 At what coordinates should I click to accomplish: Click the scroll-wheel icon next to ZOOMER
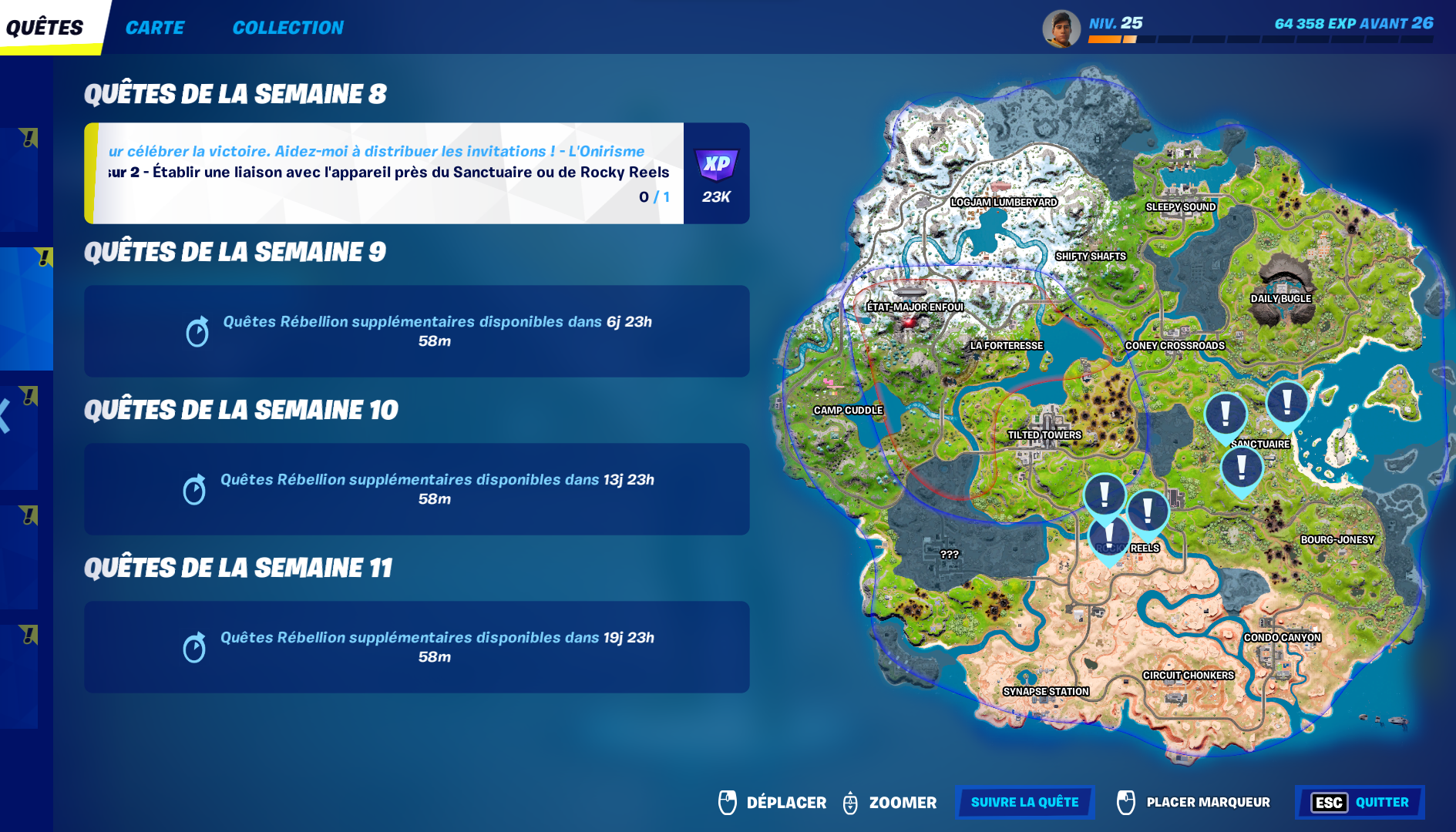coord(852,802)
